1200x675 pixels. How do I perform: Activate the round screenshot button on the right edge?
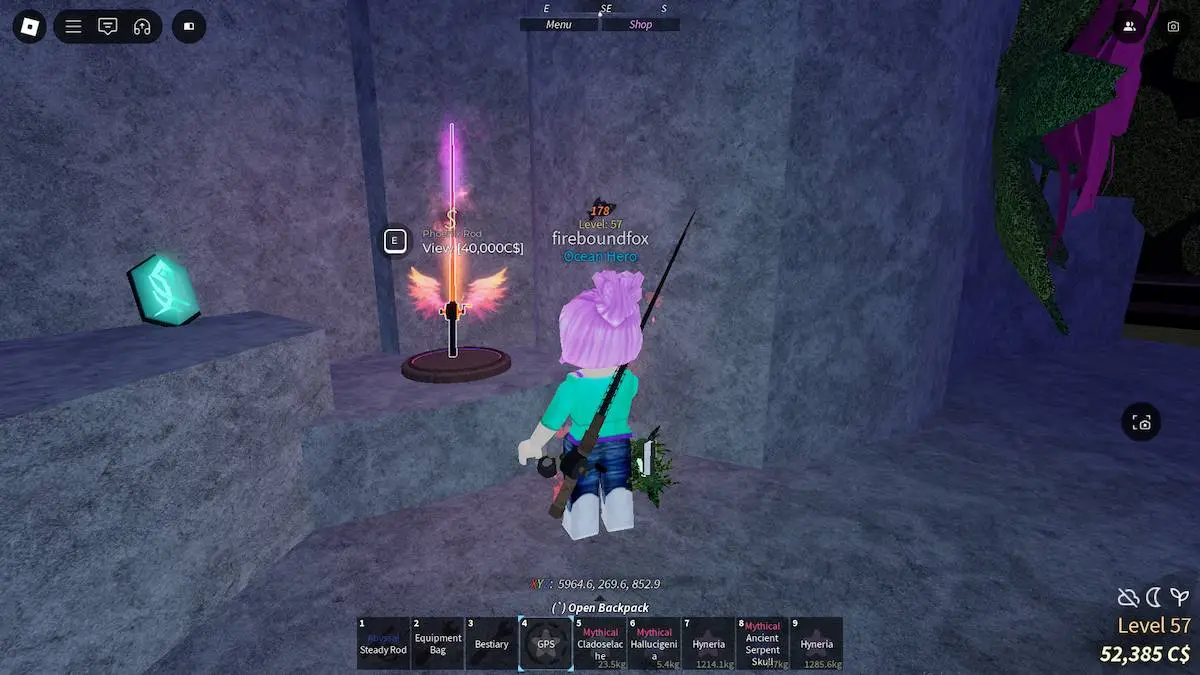[1142, 423]
